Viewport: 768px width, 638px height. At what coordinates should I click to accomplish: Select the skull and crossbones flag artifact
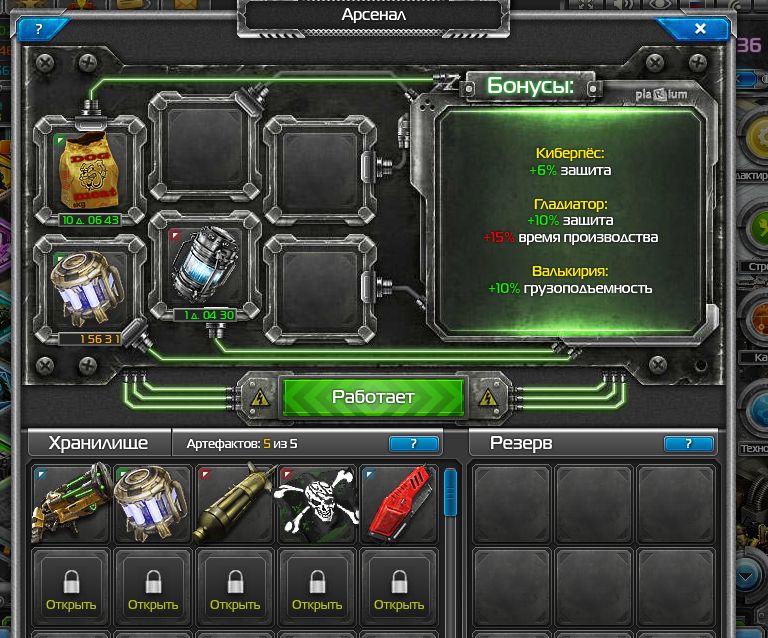coord(317,503)
